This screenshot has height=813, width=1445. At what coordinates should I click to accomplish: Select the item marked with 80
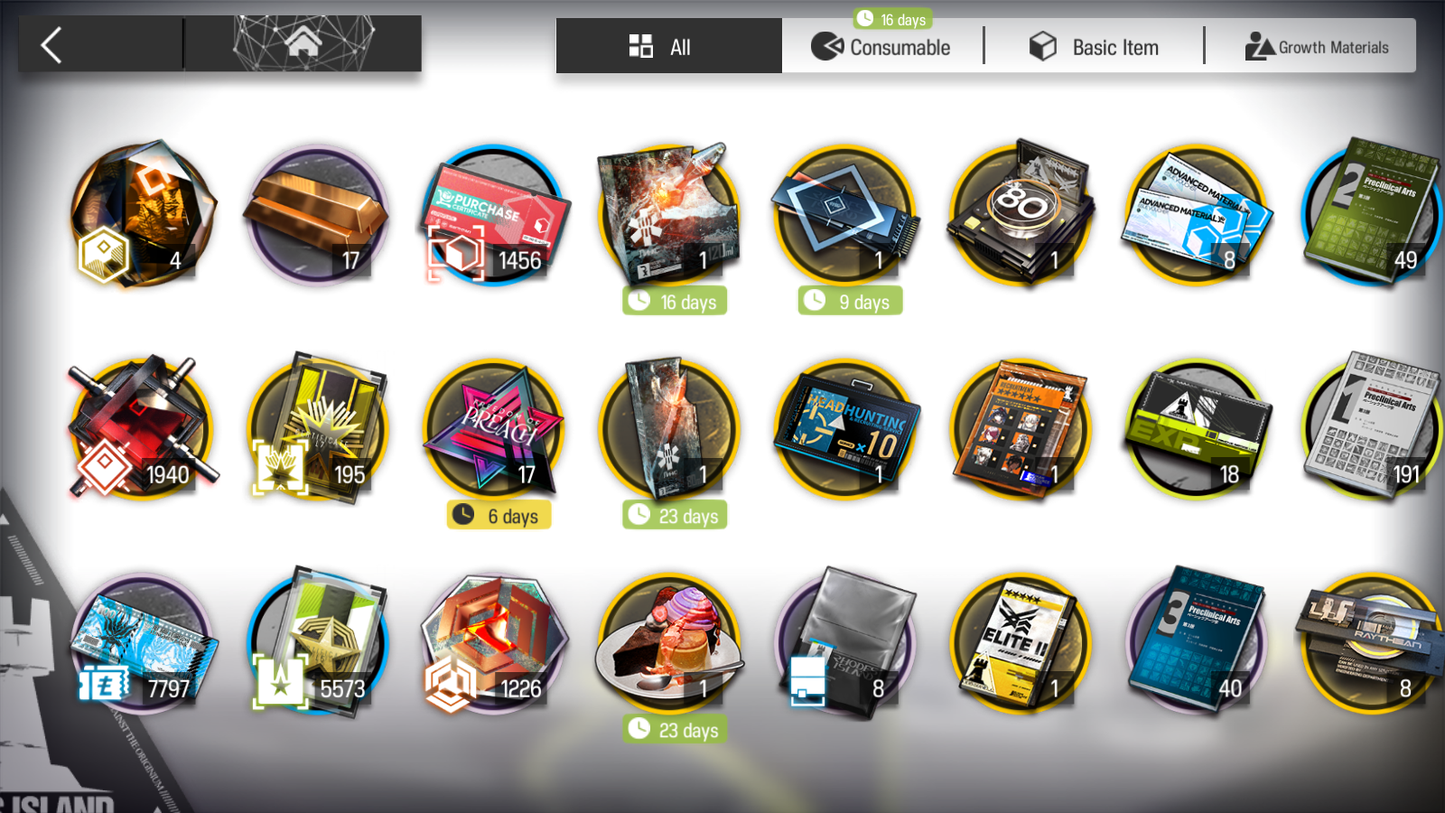(1020, 213)
